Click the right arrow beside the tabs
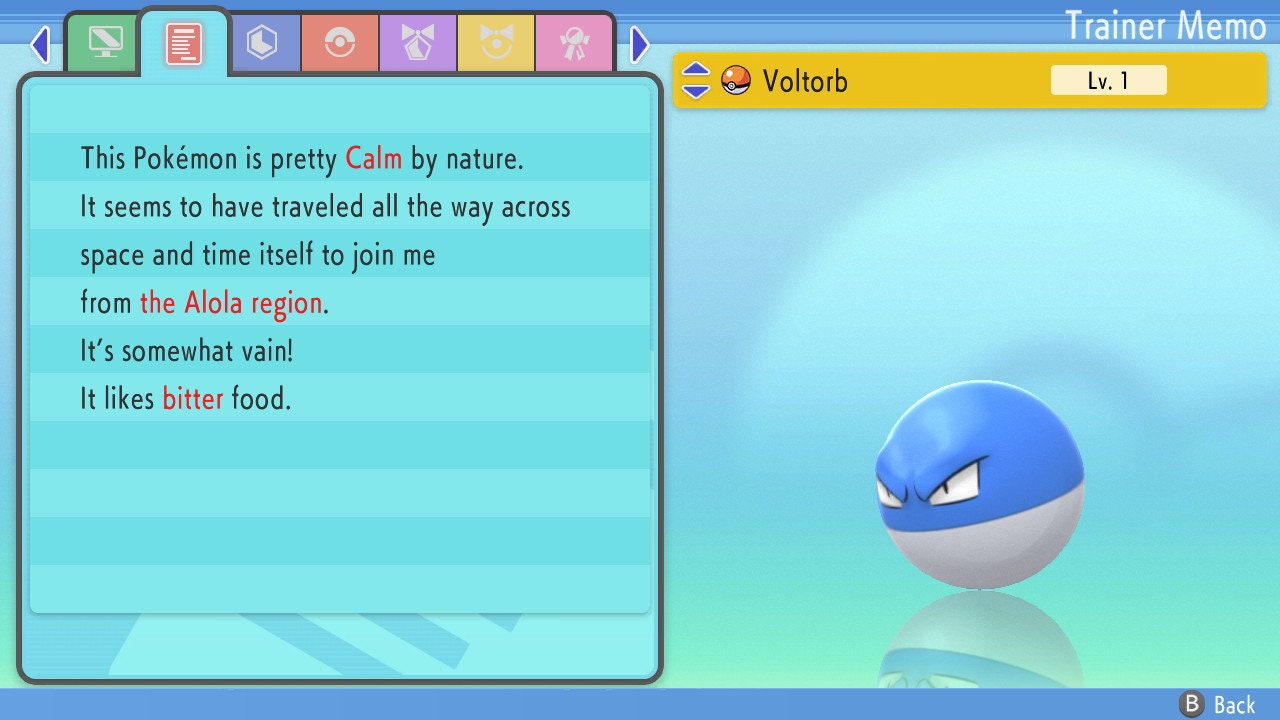This screenshot has height=720, width=1280. [640, 44]
